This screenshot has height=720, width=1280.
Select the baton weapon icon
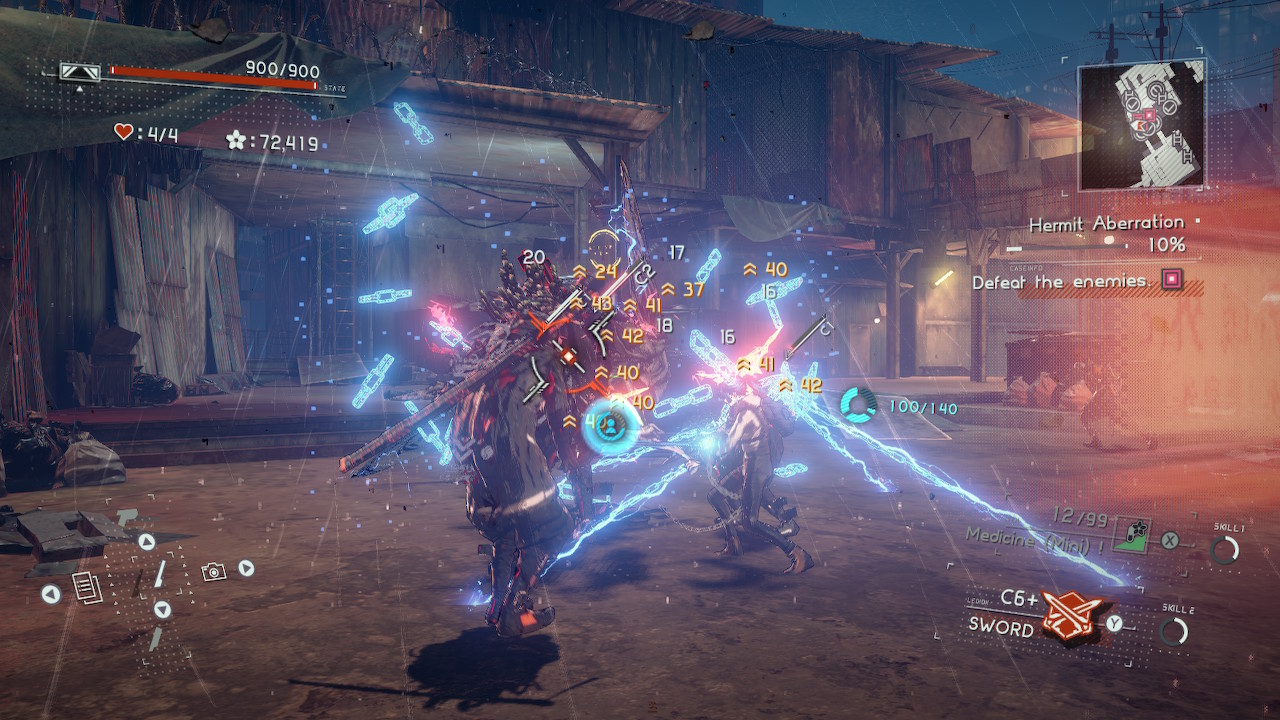[x=158, y=575]
